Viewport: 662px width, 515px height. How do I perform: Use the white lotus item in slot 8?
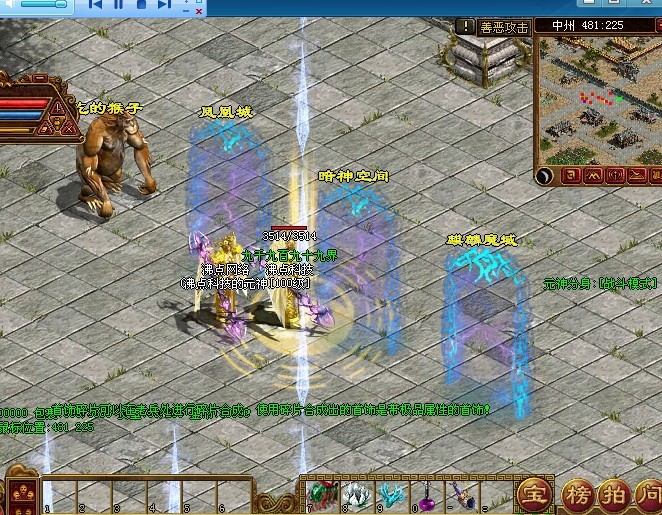pyautogui.click(x=357, y=493)
